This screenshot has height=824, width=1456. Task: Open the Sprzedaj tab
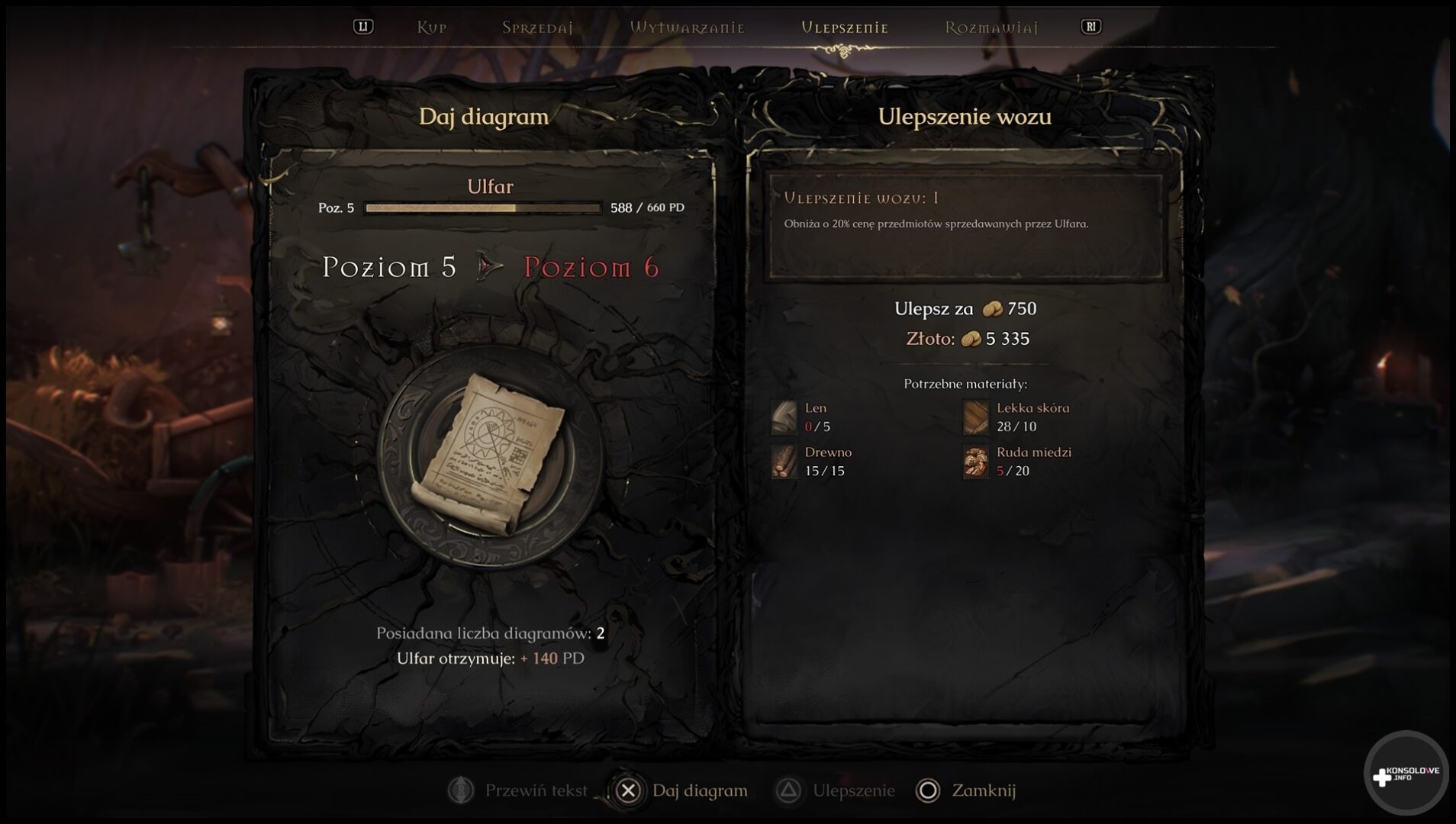537,27
